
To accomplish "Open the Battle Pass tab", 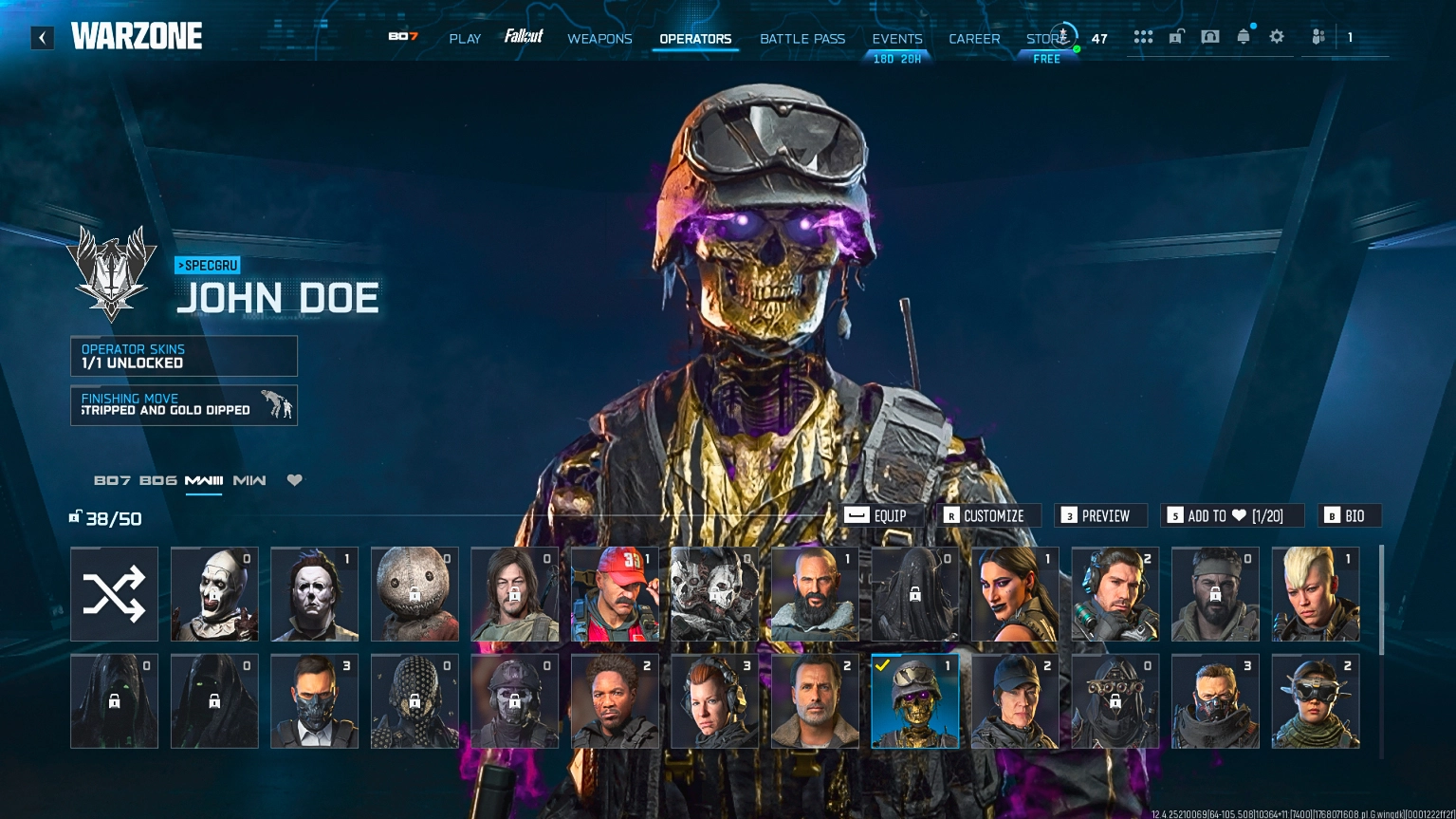I will [802, 39].
